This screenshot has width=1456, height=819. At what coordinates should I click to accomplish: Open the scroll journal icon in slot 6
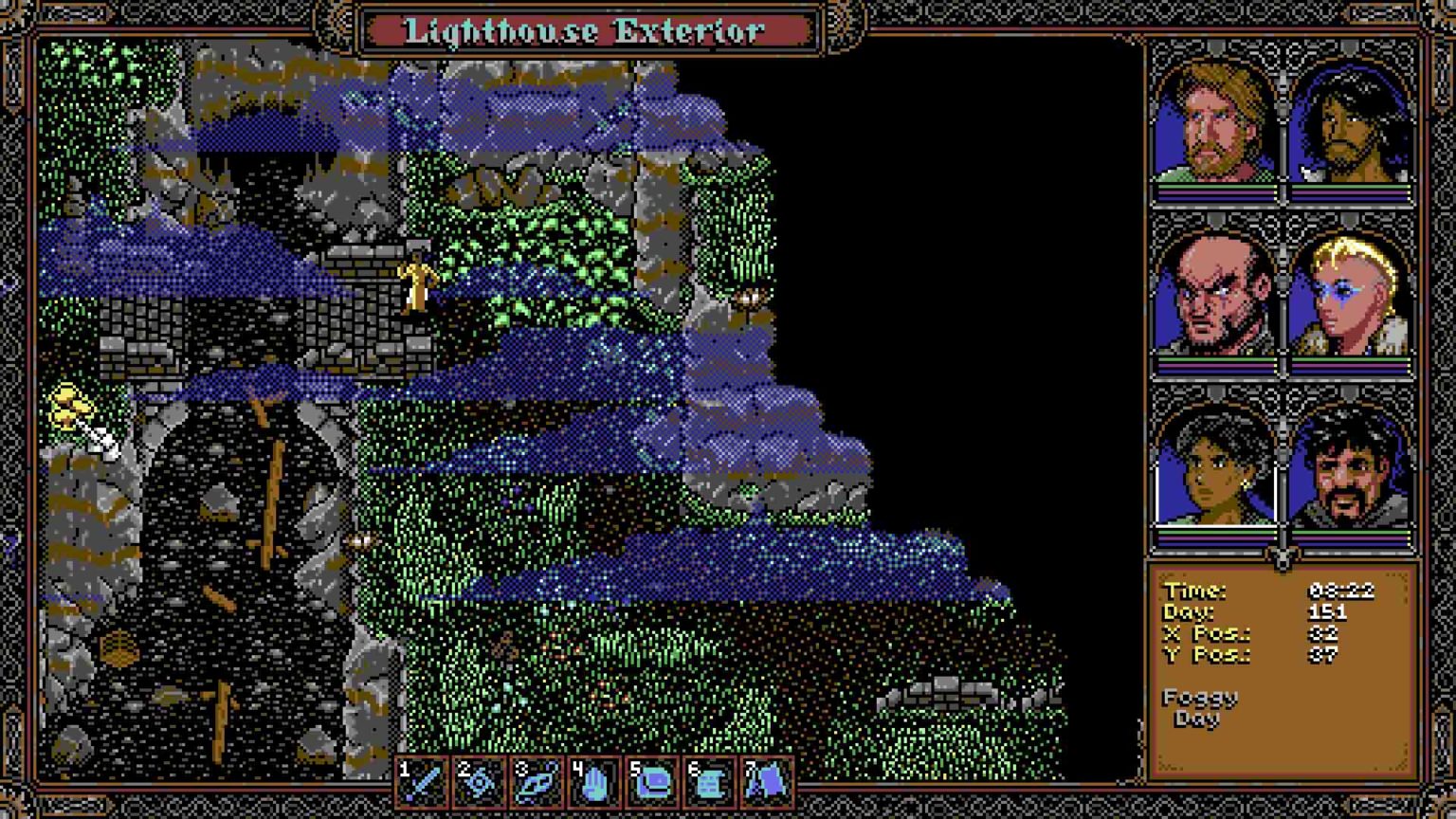708,783
